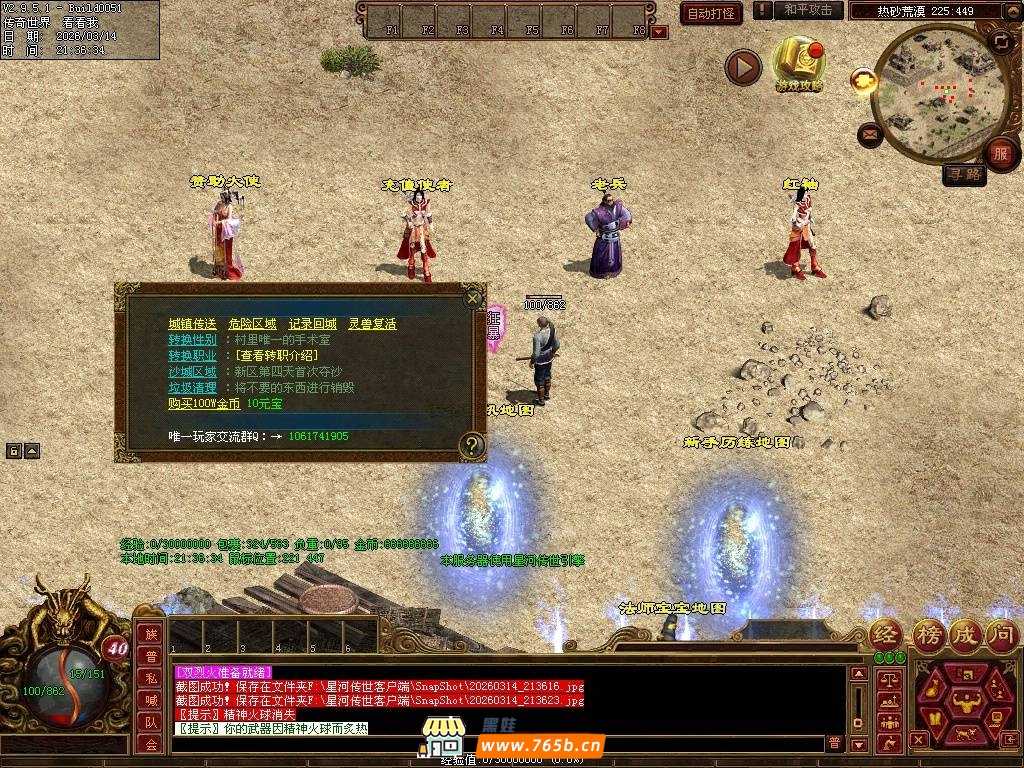Open the 转换性别 gender change option
Viewport: 1024px width, 768px height.
[192, 340]
